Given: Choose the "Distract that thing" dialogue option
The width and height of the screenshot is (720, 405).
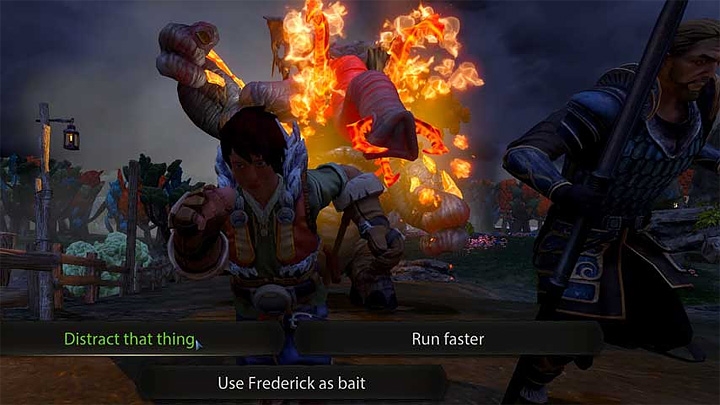Looking at the screenshot, I should [x=129, y=339].
